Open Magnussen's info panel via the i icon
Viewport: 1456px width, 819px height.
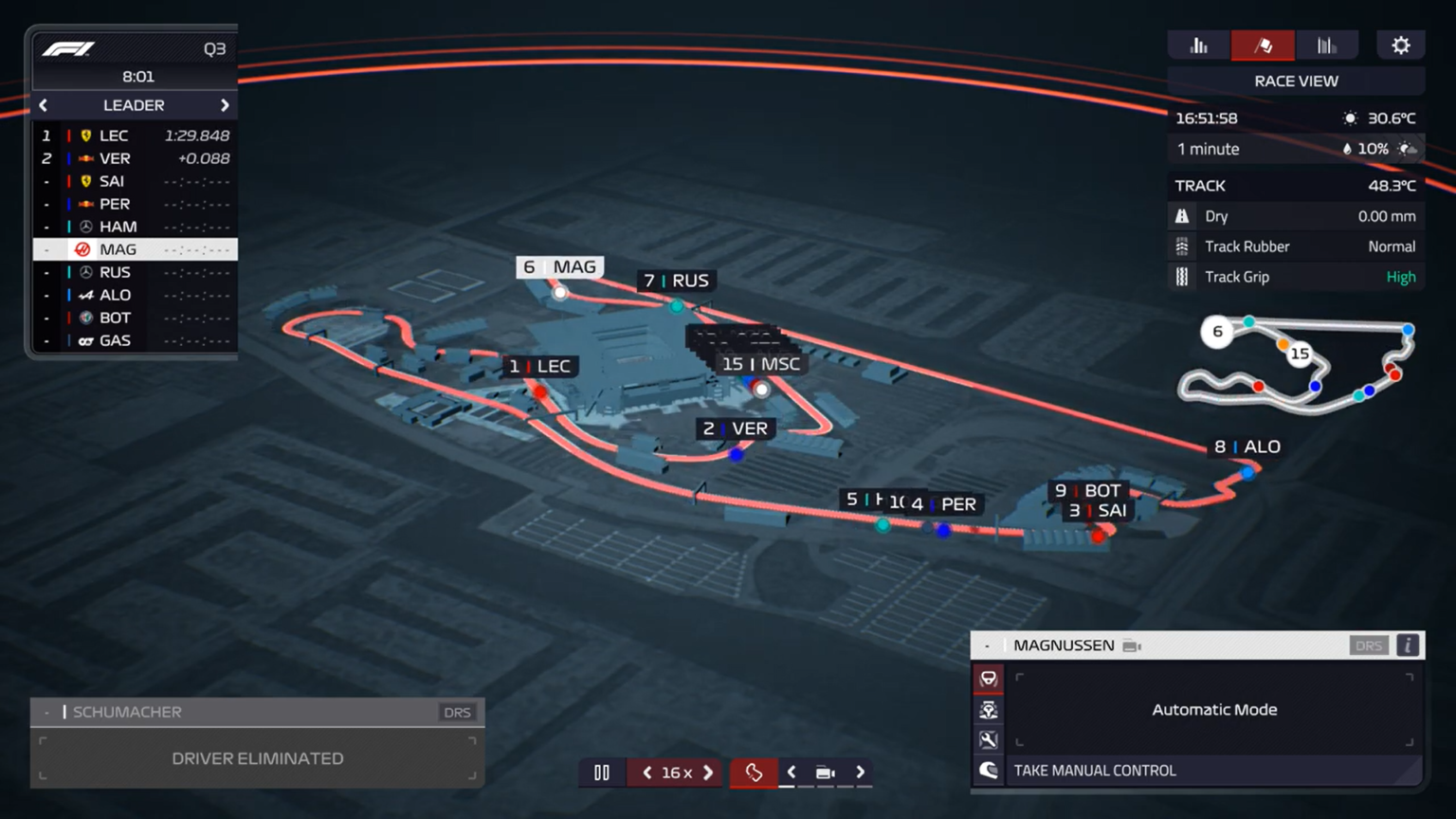(1407, 645)
